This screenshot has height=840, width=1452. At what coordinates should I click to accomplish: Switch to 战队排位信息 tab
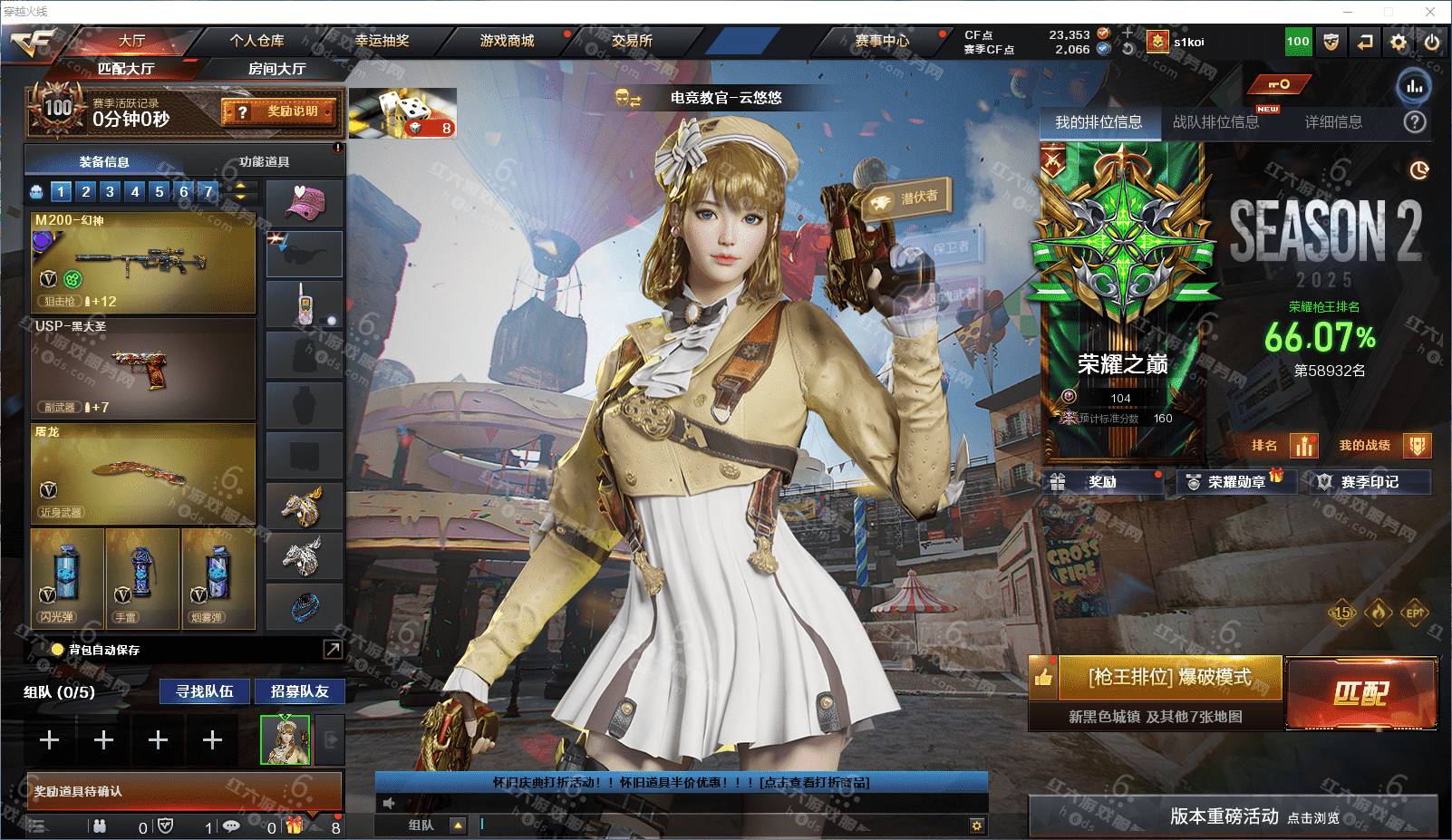(1215, 122)
